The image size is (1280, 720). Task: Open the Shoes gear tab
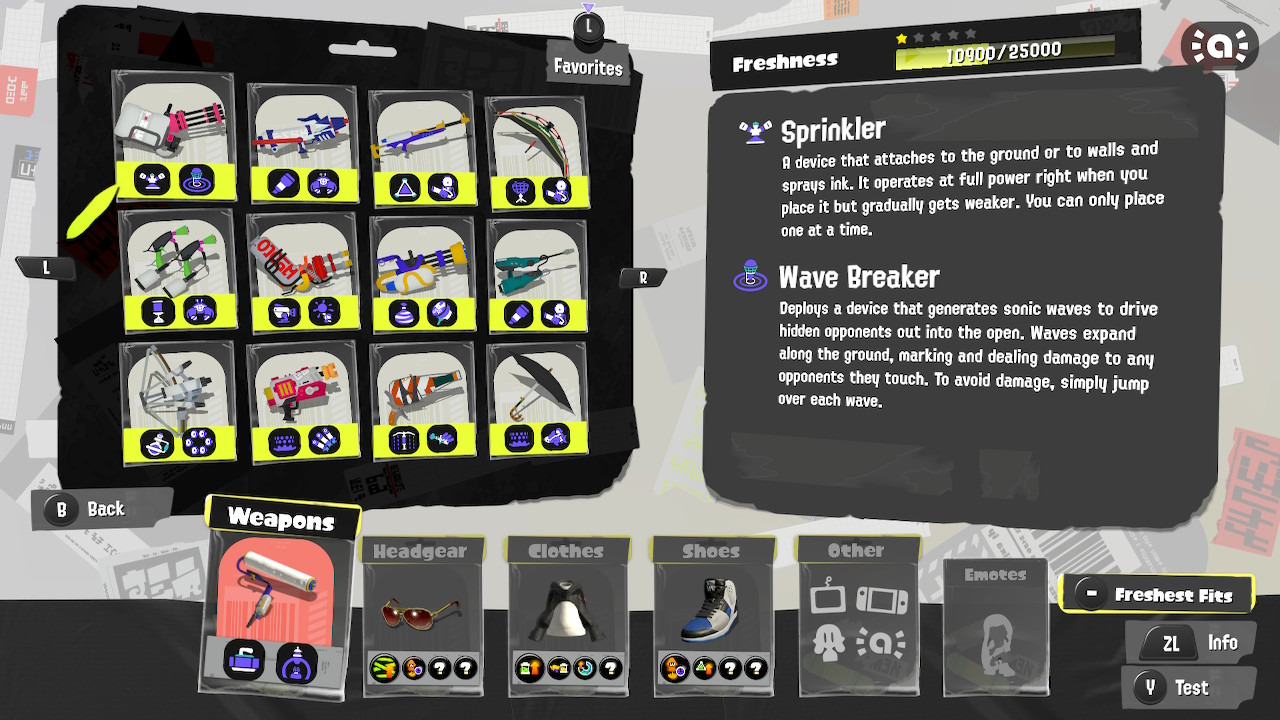tap(712, 550)
